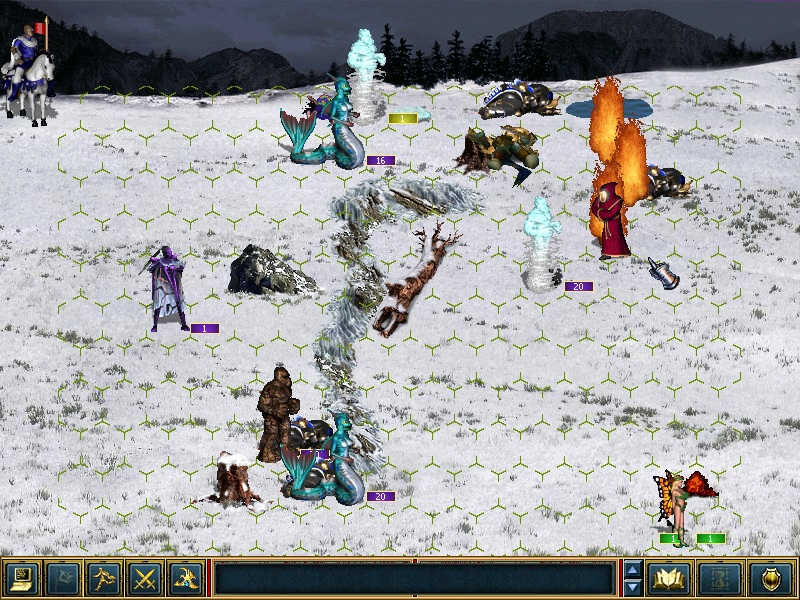Open the spellbook to cast a spell
800x600 pixels.
[668, 578]
